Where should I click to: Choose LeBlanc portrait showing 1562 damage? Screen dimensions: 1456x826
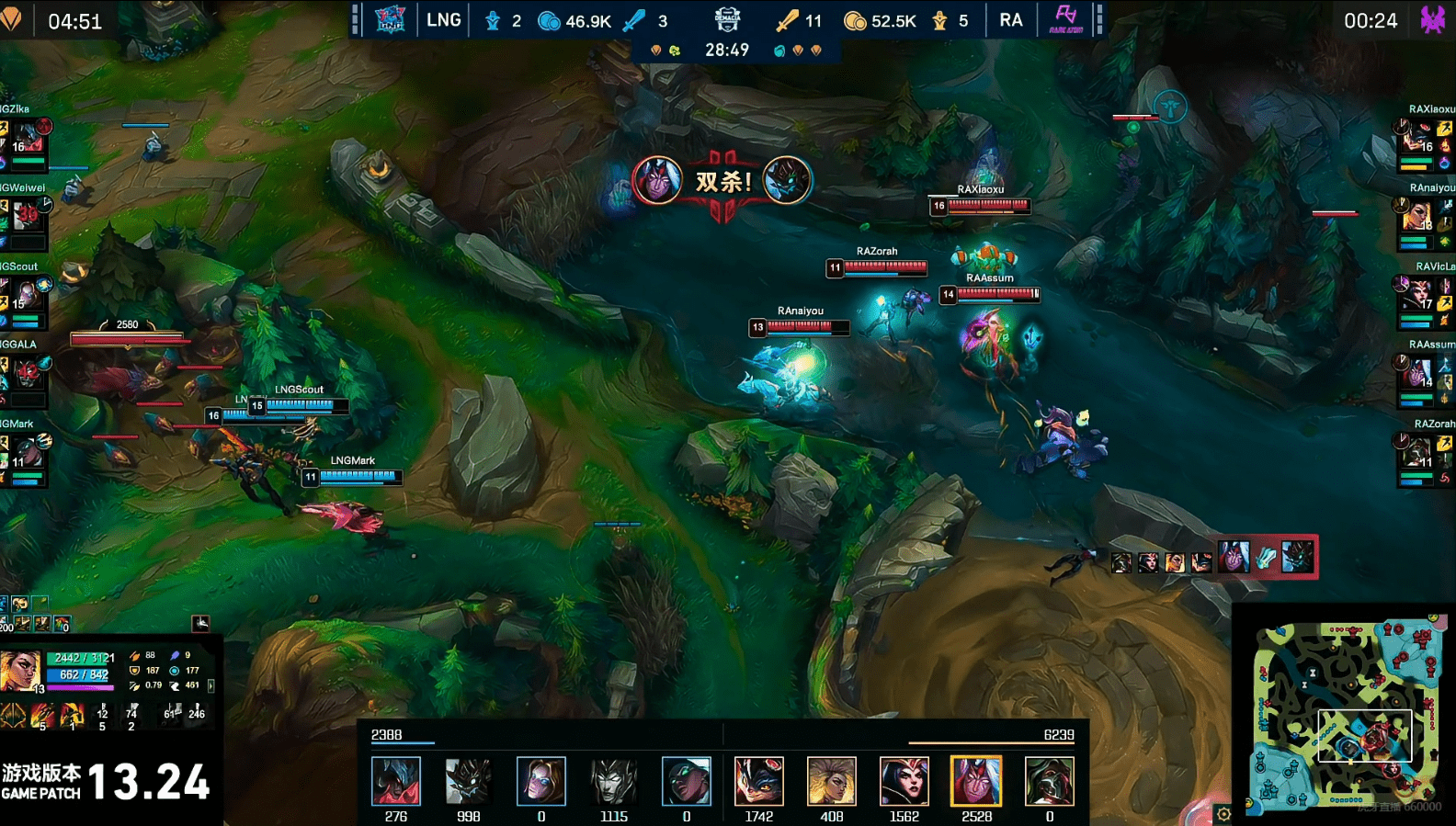[x=904, y=781]
